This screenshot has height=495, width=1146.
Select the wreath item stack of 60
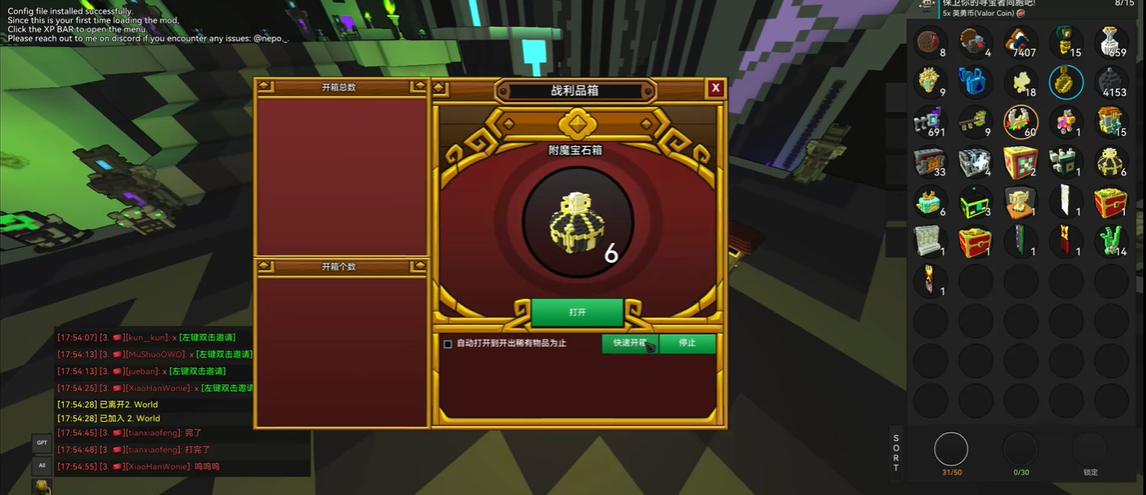pyautogui.click(x=1020, y=122)
